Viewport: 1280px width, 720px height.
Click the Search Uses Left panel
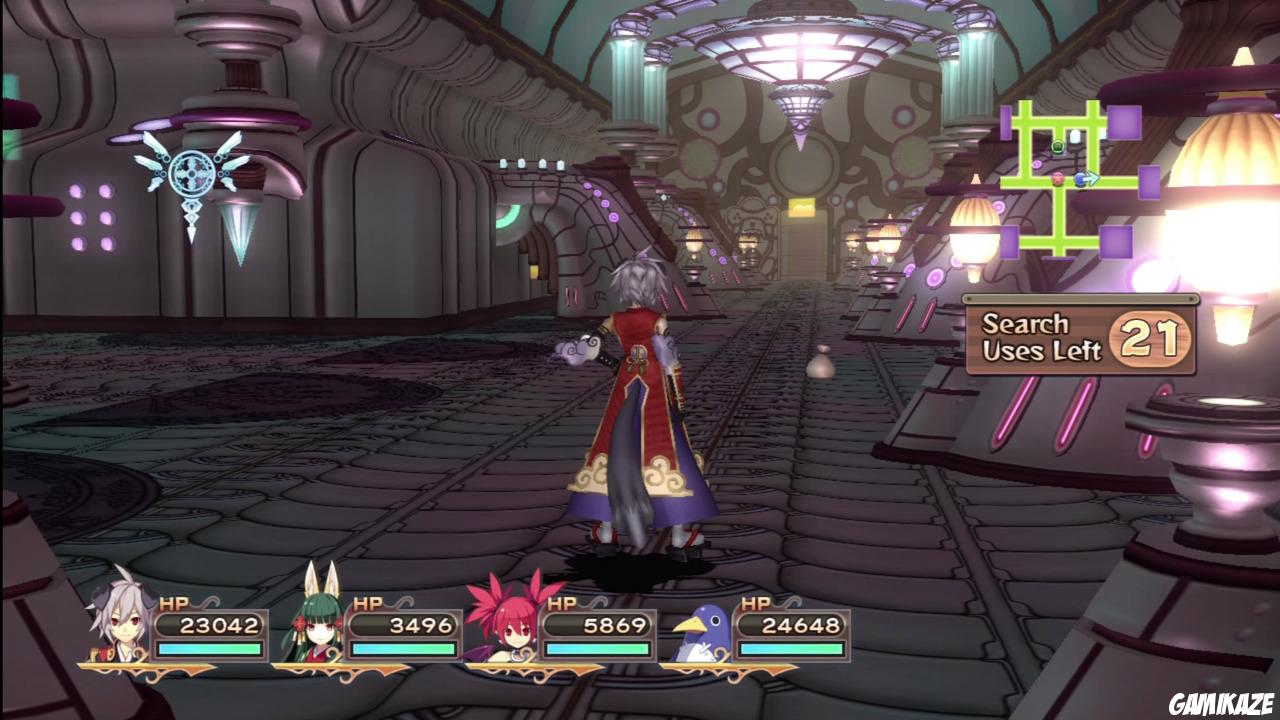tap(1081, 338)
